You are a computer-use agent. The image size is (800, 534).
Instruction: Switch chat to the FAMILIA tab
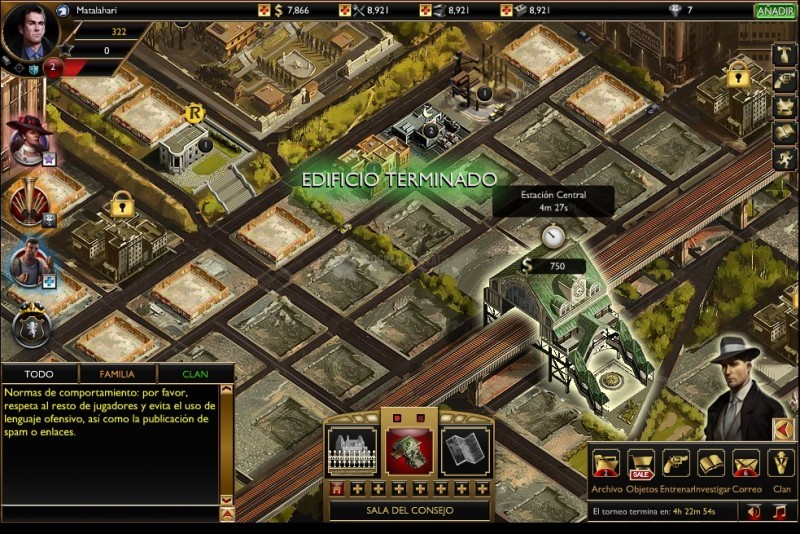click(117, 374)
